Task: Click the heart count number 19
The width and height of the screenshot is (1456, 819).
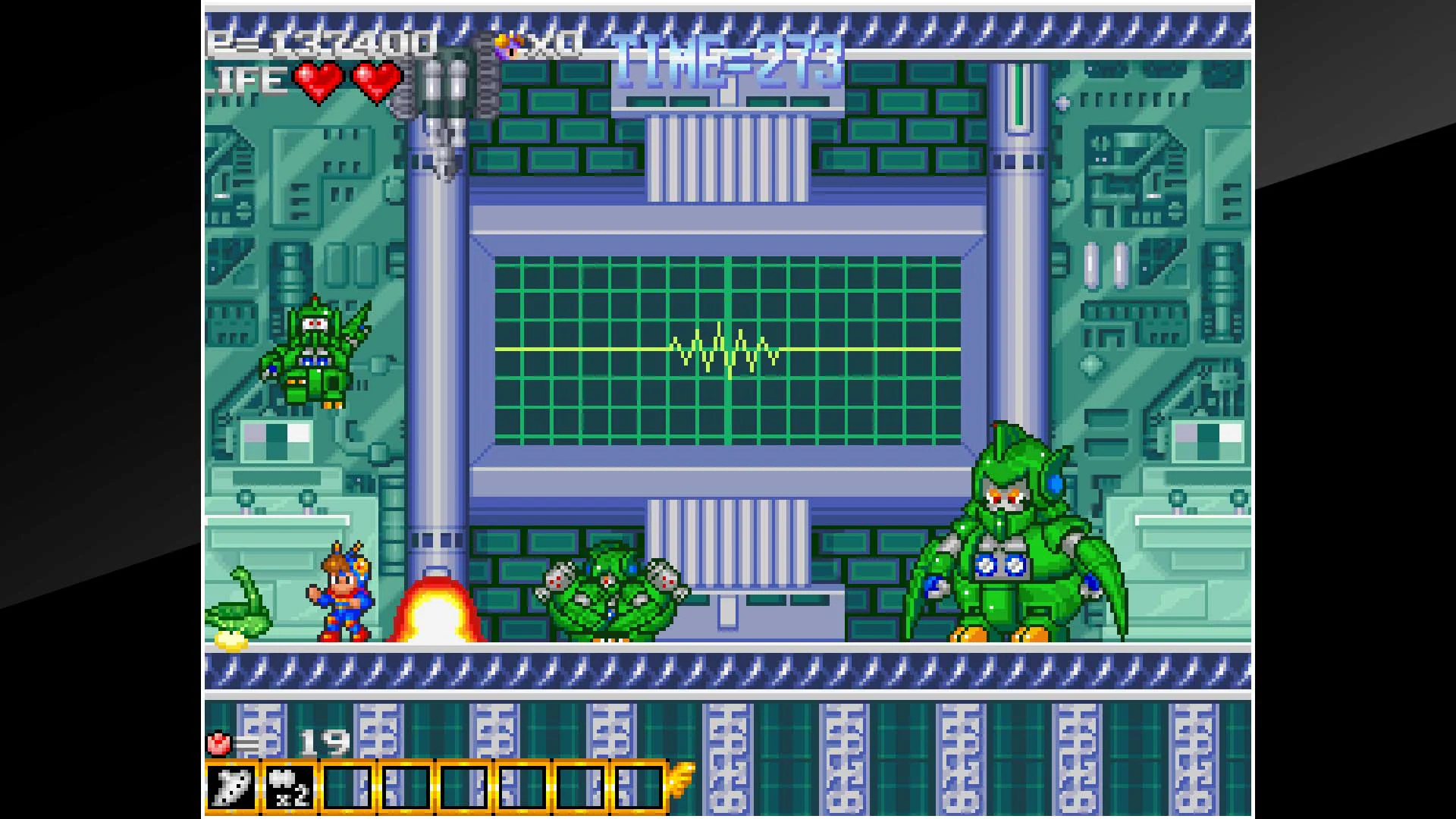Action: pyautogui.click(x=326, y=744)
